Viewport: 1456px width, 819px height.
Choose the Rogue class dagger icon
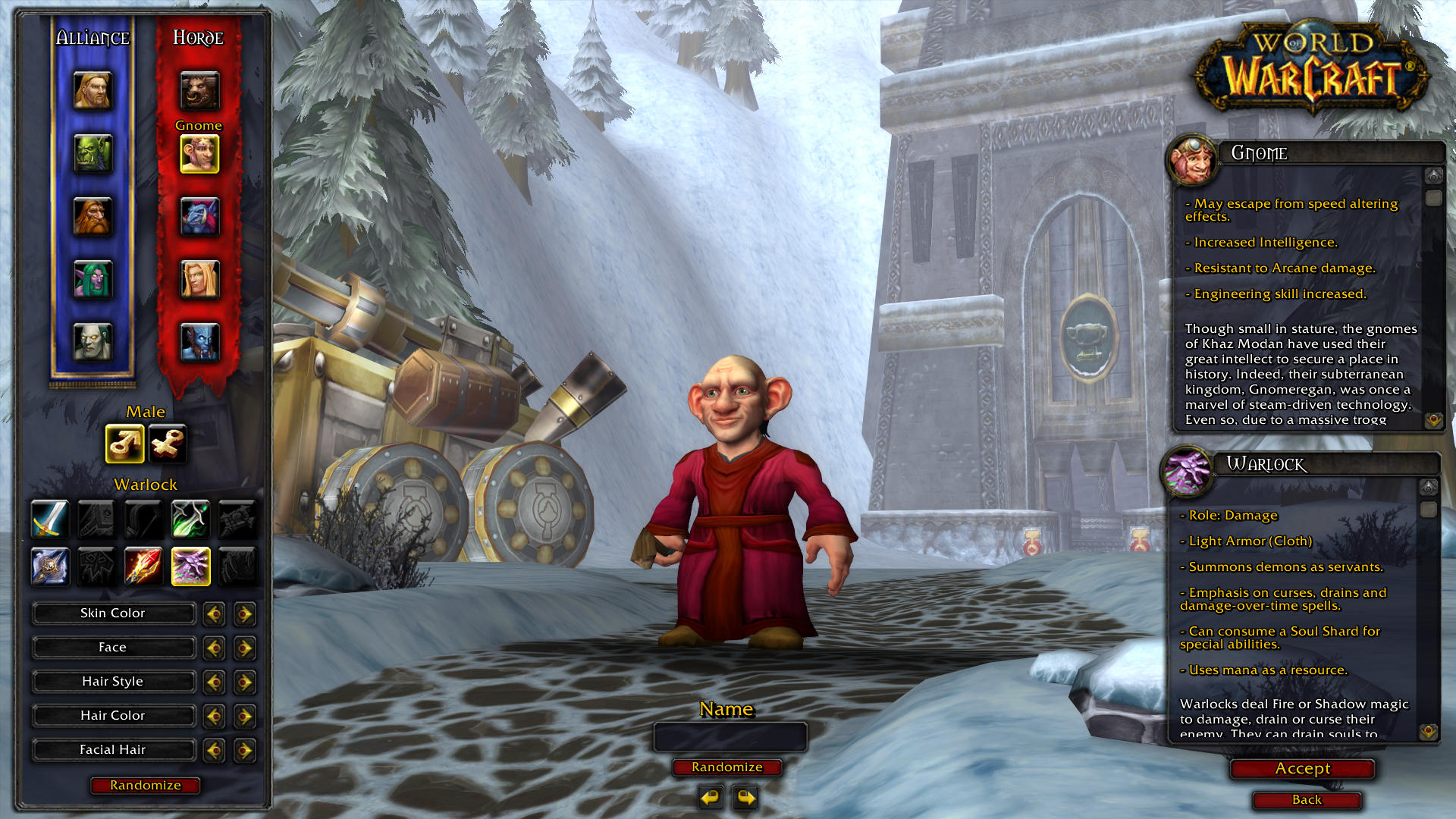point(190,519)
